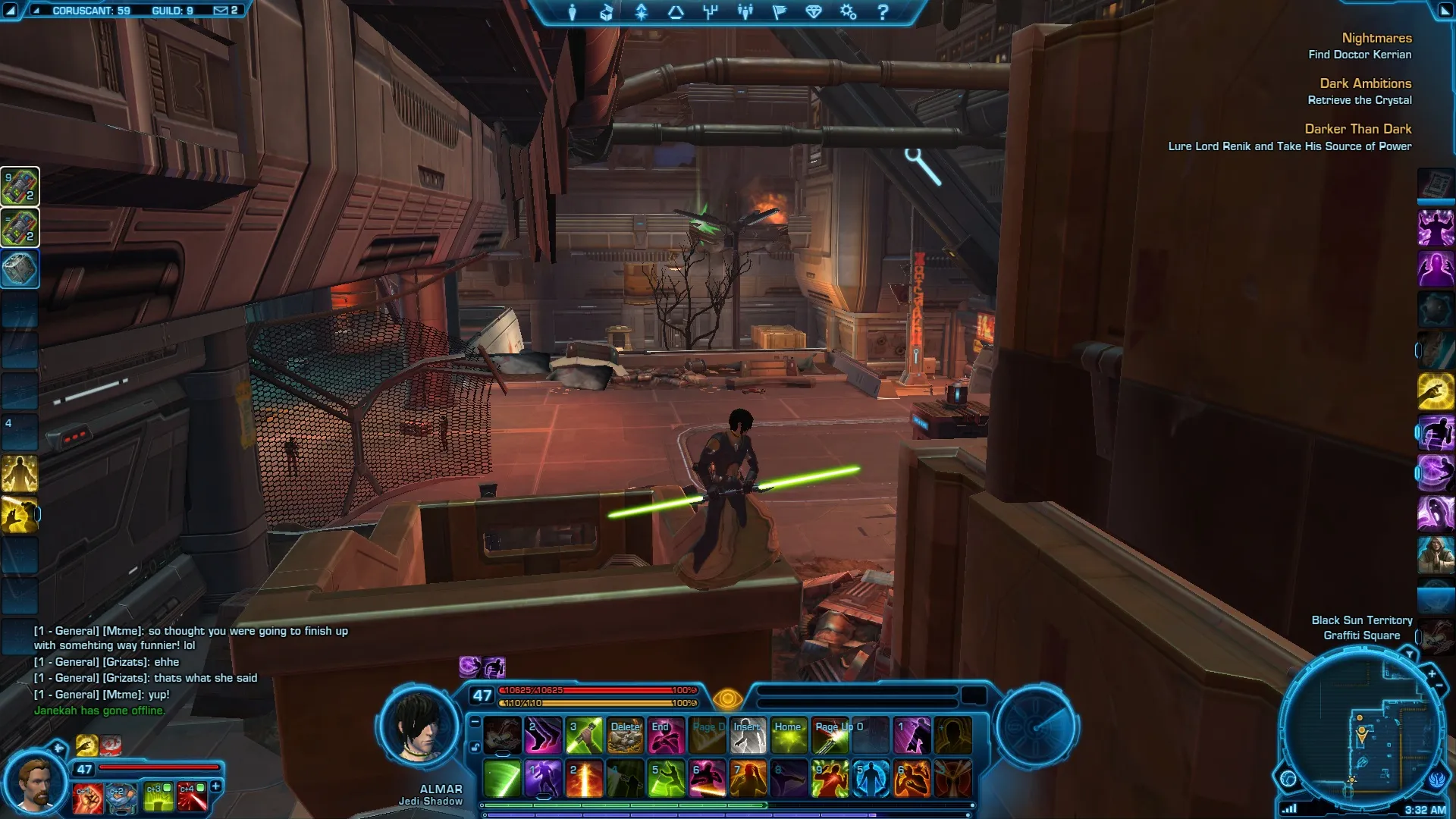This screenshot has height=819, width=1456.
Task: Toggle the hotbar lock icon
Action: coord(475,748)
